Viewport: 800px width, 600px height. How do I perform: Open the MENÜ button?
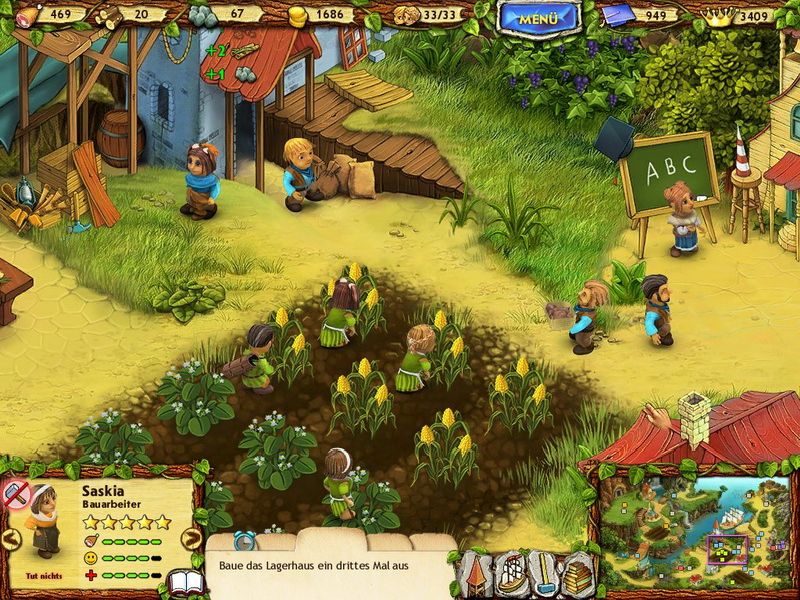point(540,17)
